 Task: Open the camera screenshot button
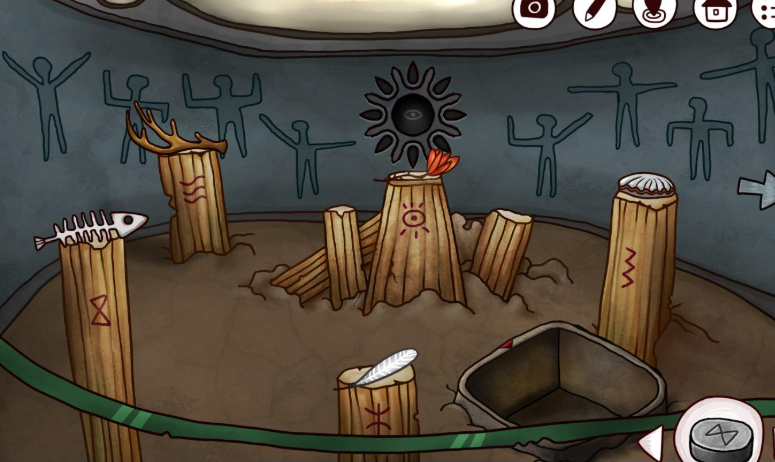[534, 9]
